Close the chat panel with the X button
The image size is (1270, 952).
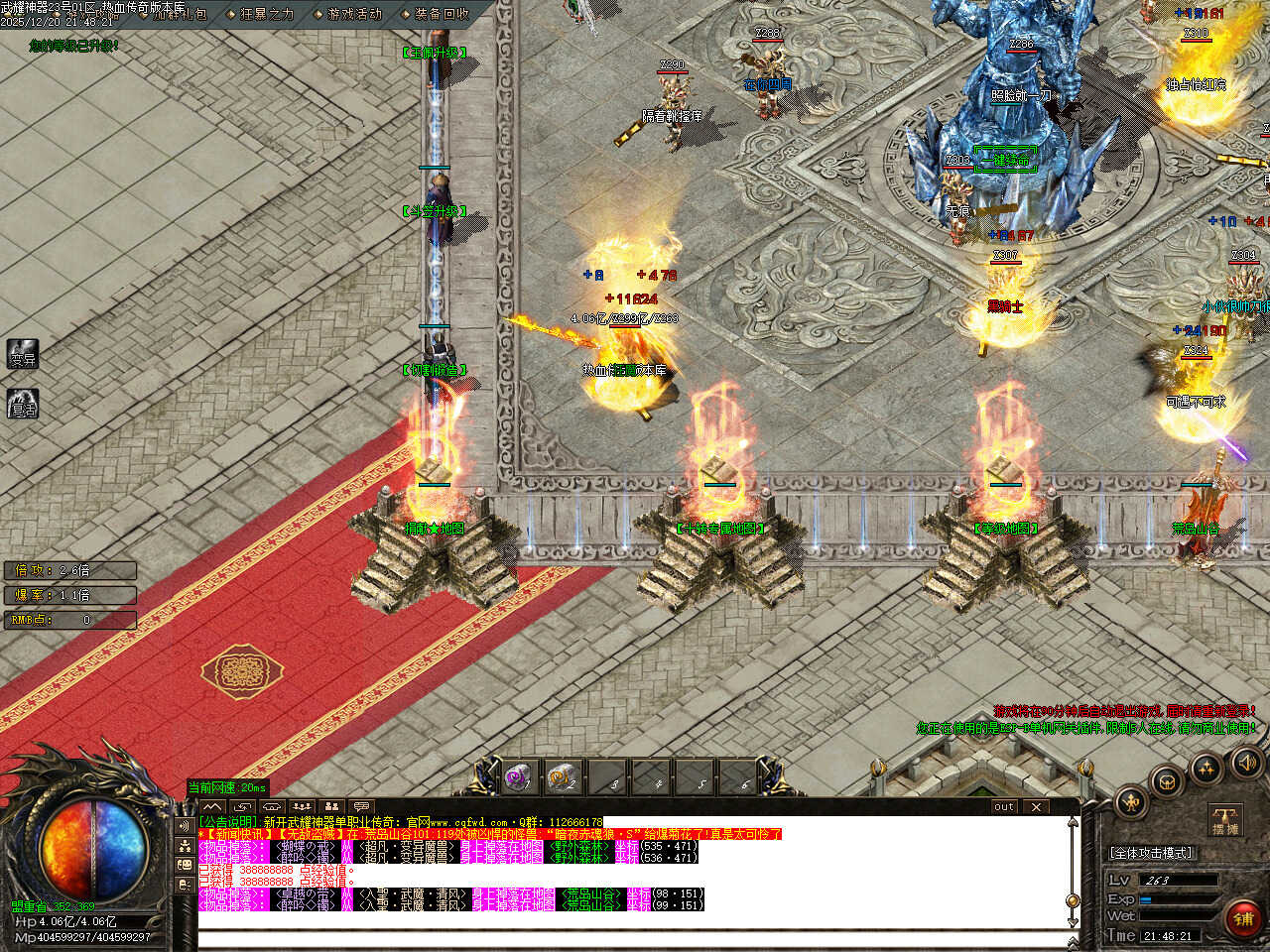[1036, 806]
